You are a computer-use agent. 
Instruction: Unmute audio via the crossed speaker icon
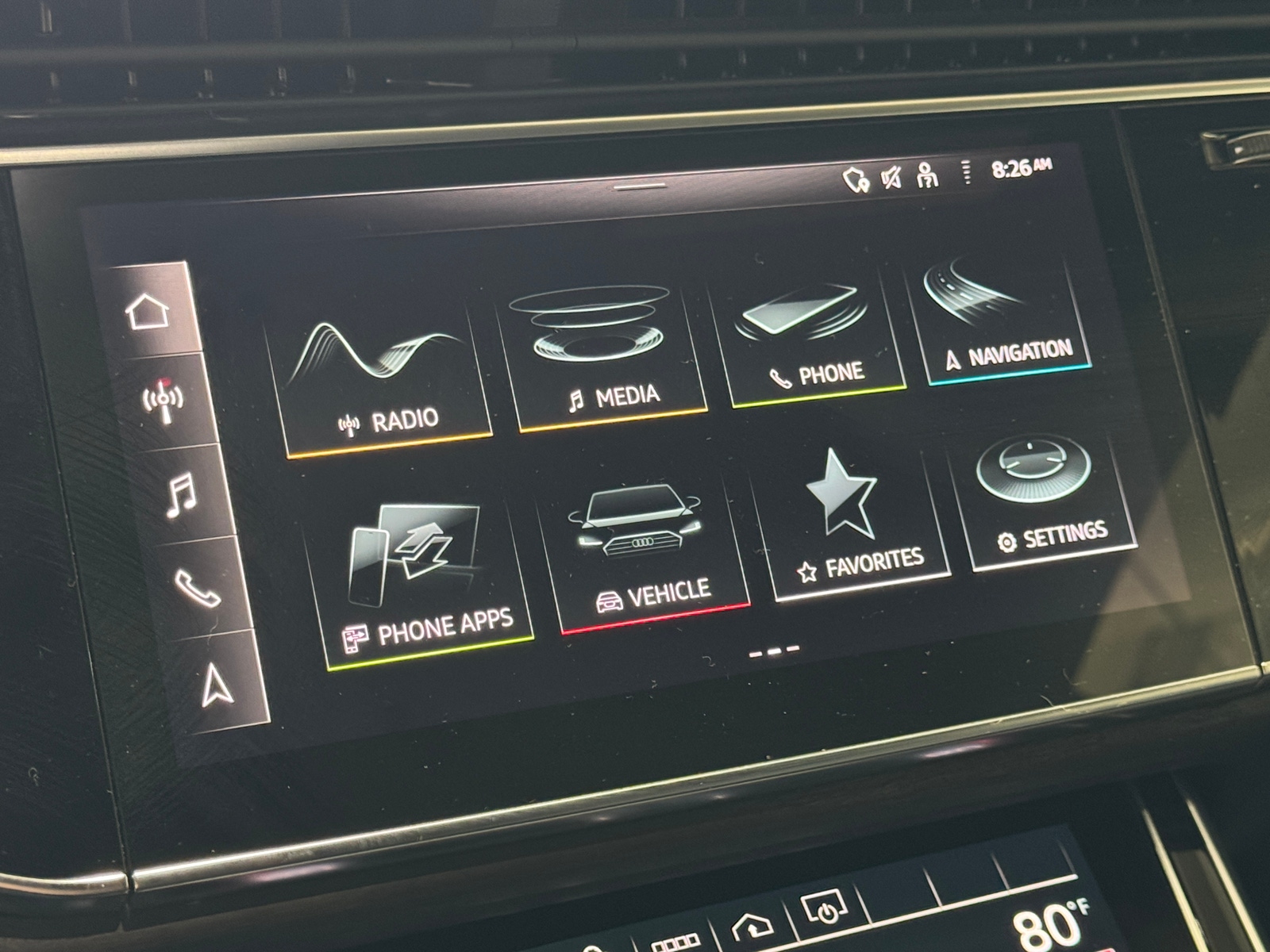[891, 176]
